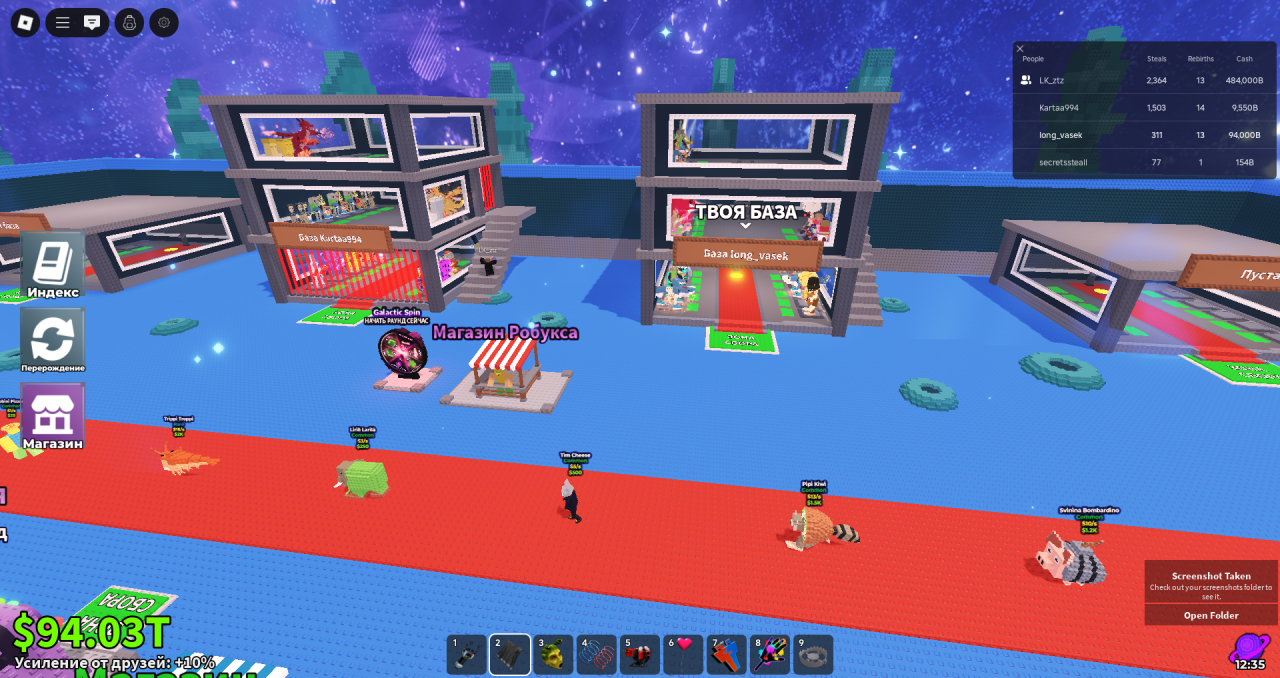The image size is (1280, 678).
Task: Open the Roblox logo menu
Action: tap(25, 22)
